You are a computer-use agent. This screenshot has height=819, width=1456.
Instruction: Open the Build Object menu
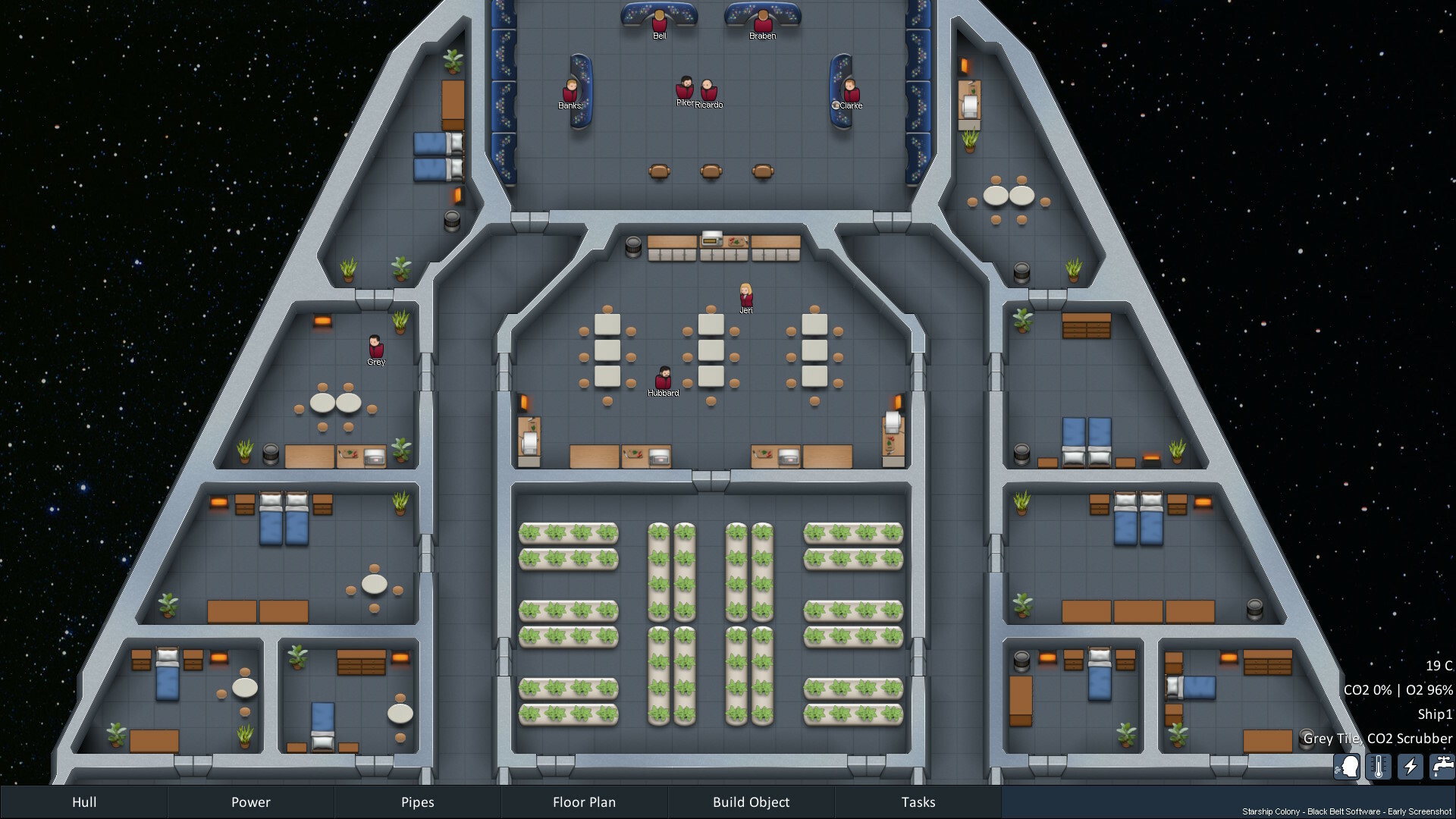pyautogui.click(x=751, y=802)
